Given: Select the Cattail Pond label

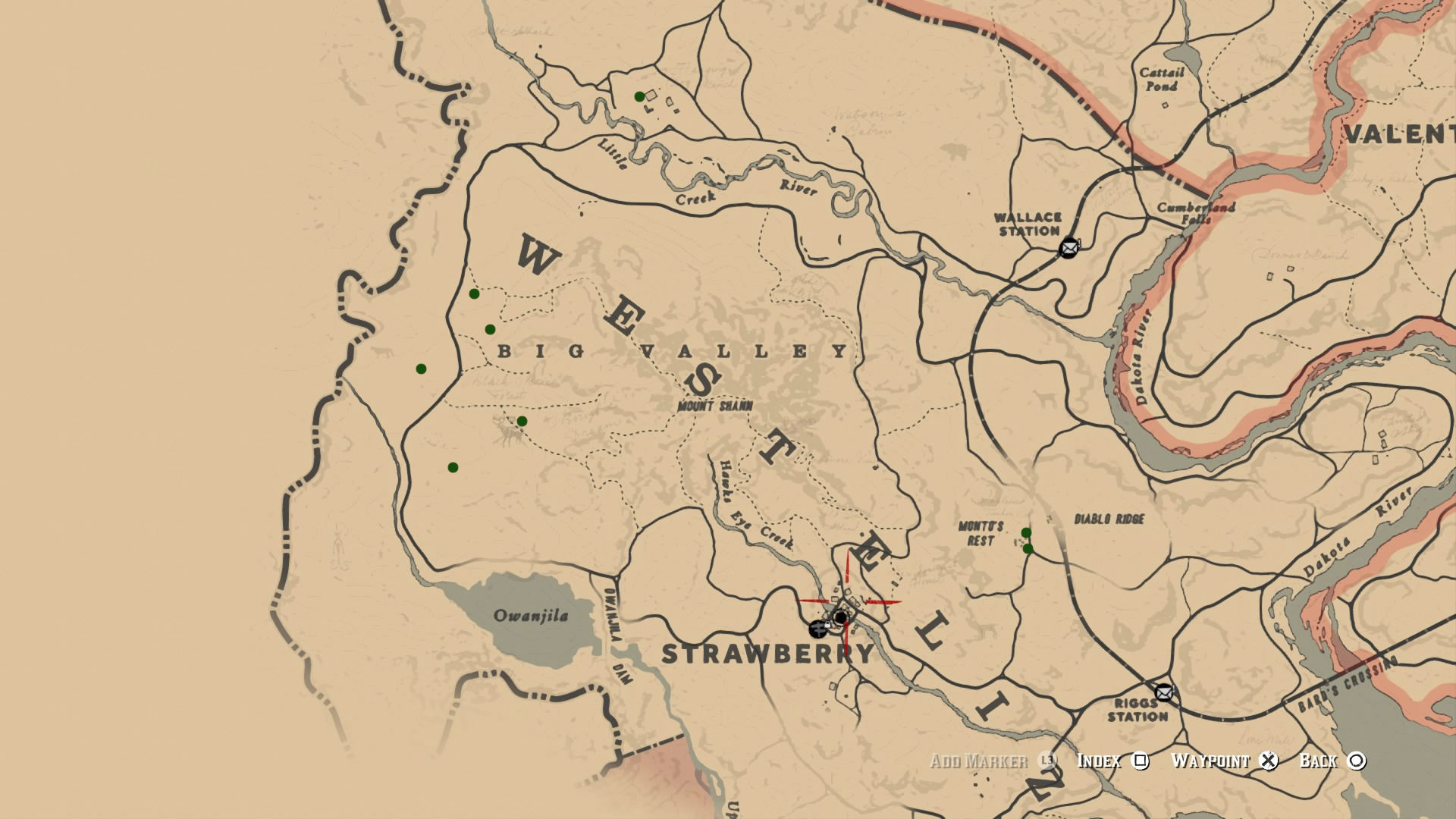Looking at the screenshot, I should click(1162, 78).
